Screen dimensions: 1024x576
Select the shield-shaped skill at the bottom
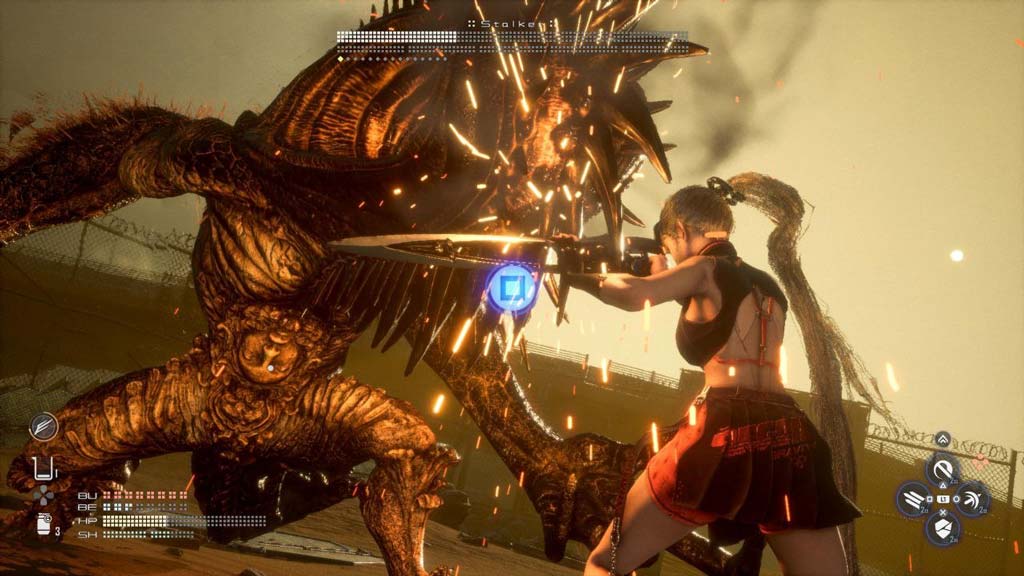click(x=942, y=528)
